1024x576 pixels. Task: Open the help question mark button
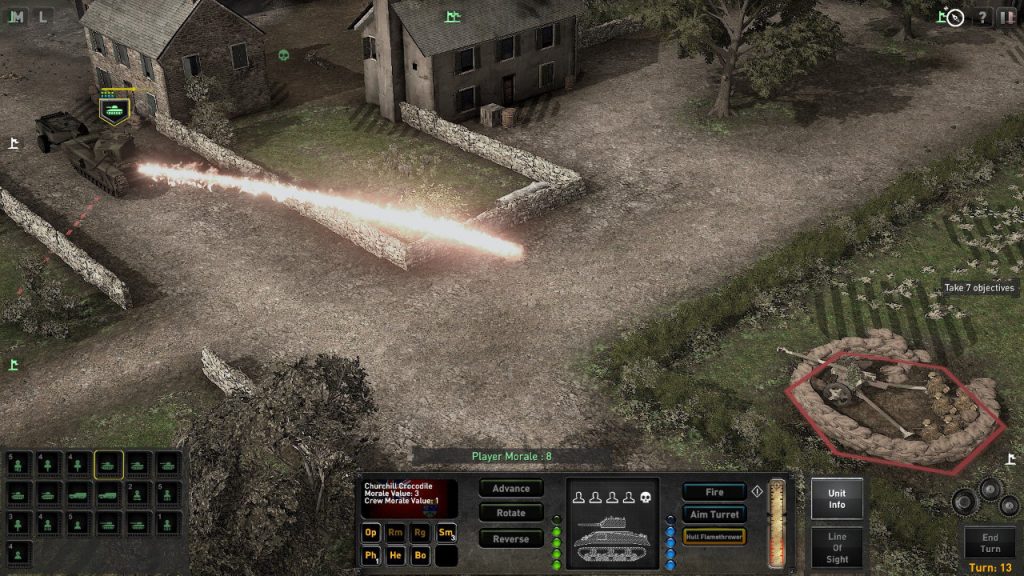pos(982,17)
